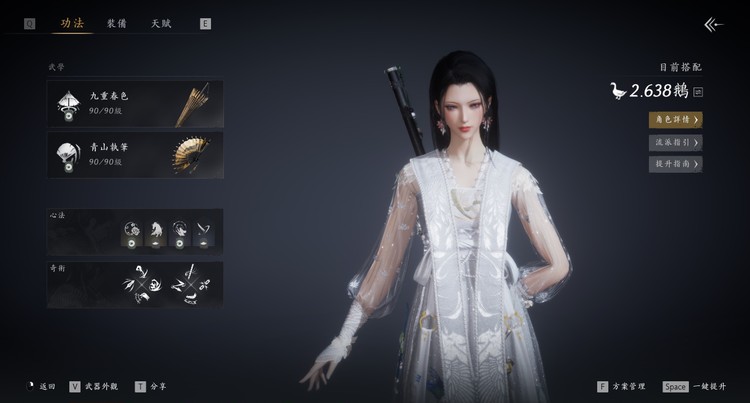Click the small icon beside the goose score
This screenshot has height=403, width=750.
697,93
